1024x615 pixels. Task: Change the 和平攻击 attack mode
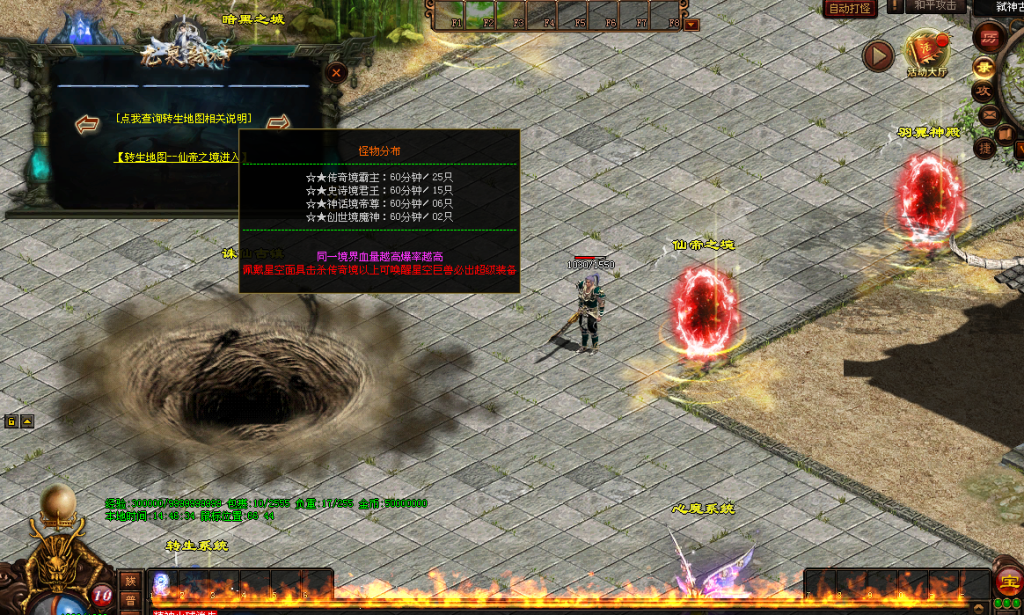coord(937,6)
